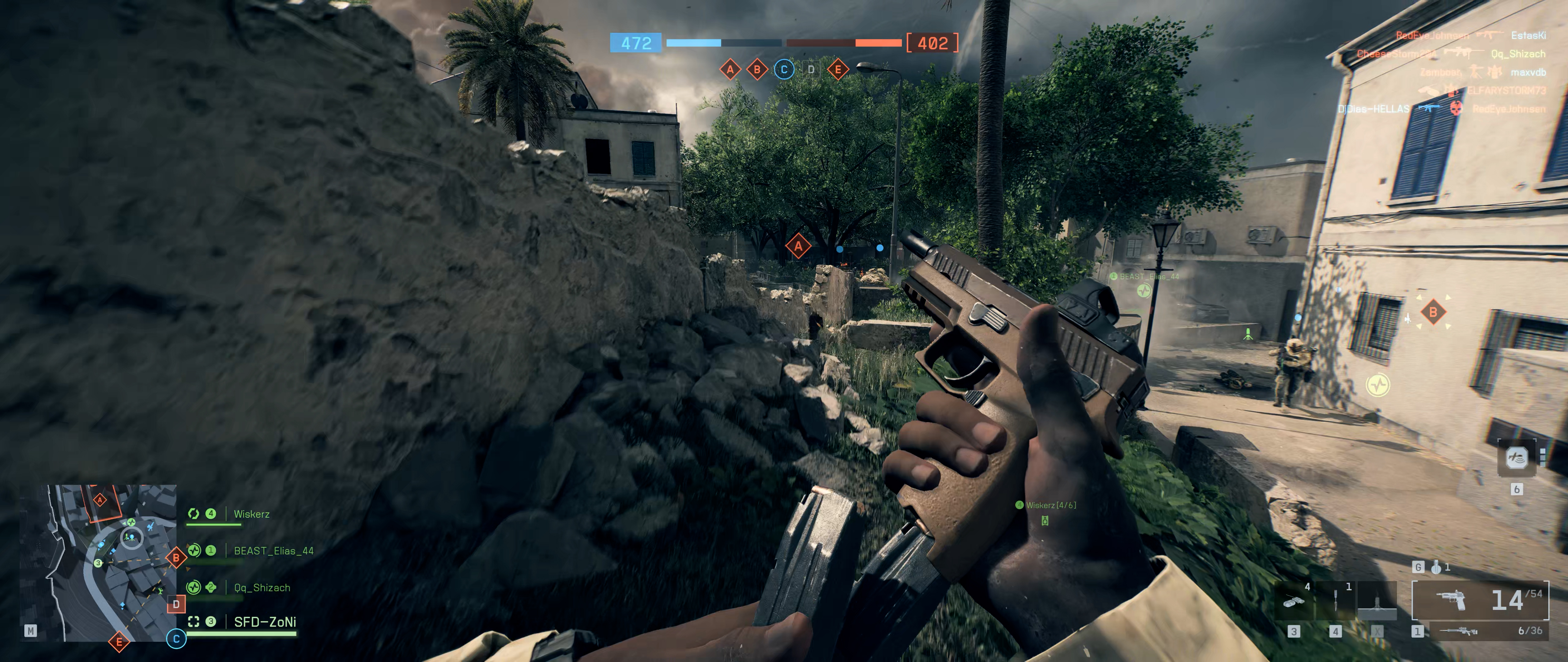Screen dimensions: 1568x662
Task: Click squad member Qq_Shizach
Action: [262, 588]
